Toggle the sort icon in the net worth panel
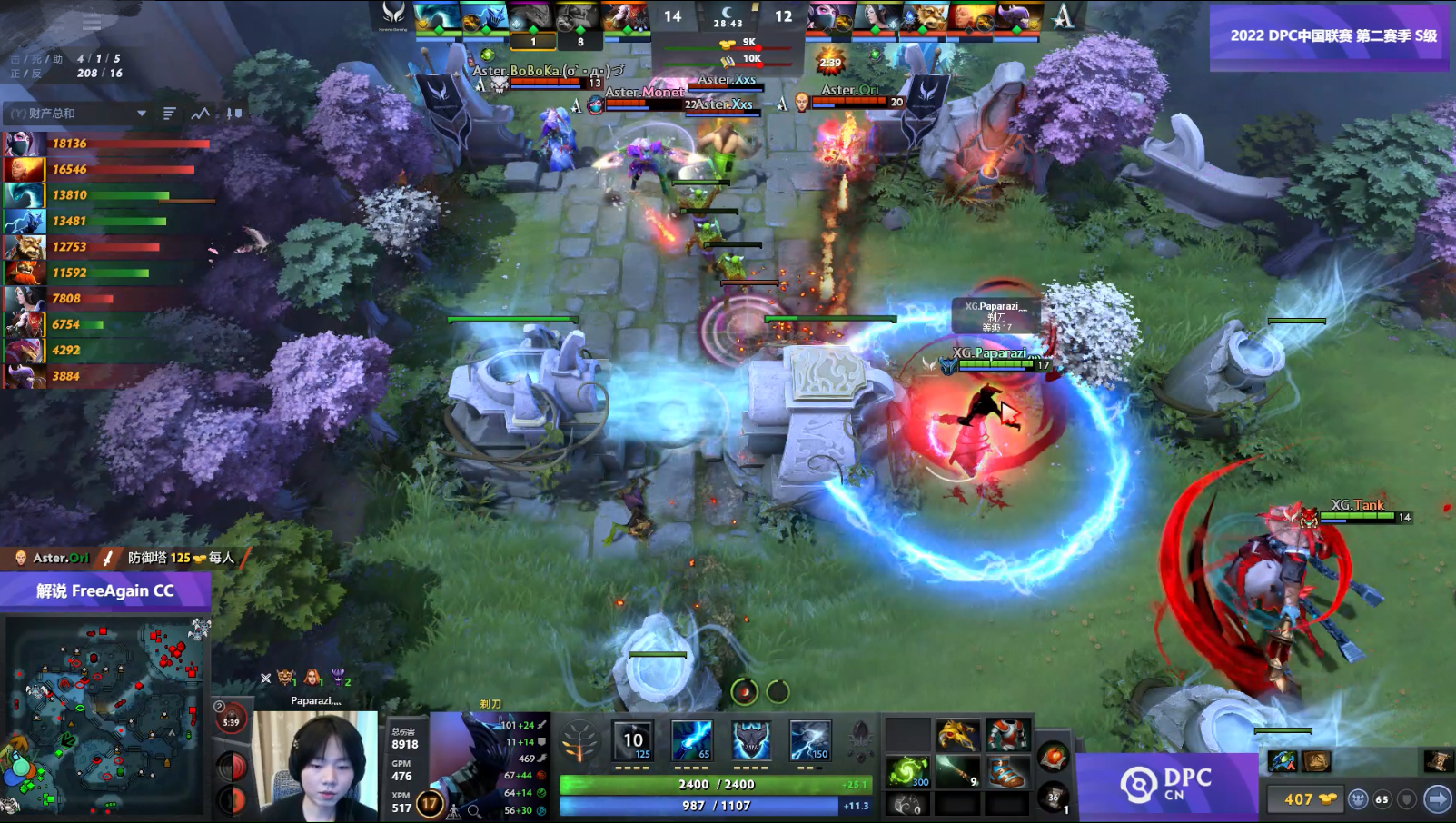The width and height of the screenshot is (1456, 823). pos(170,113)
